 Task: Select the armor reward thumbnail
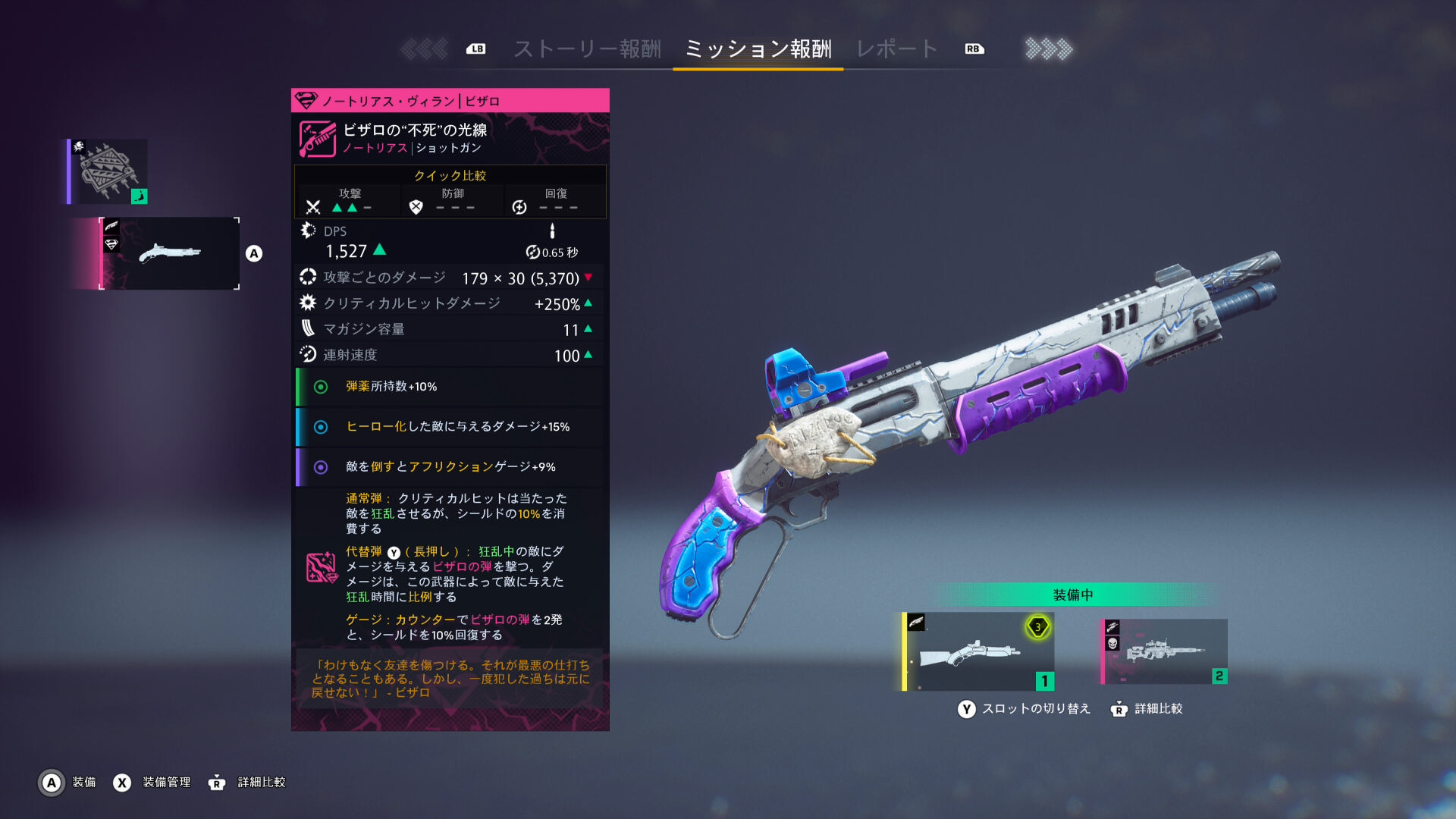tap(108, 171)
